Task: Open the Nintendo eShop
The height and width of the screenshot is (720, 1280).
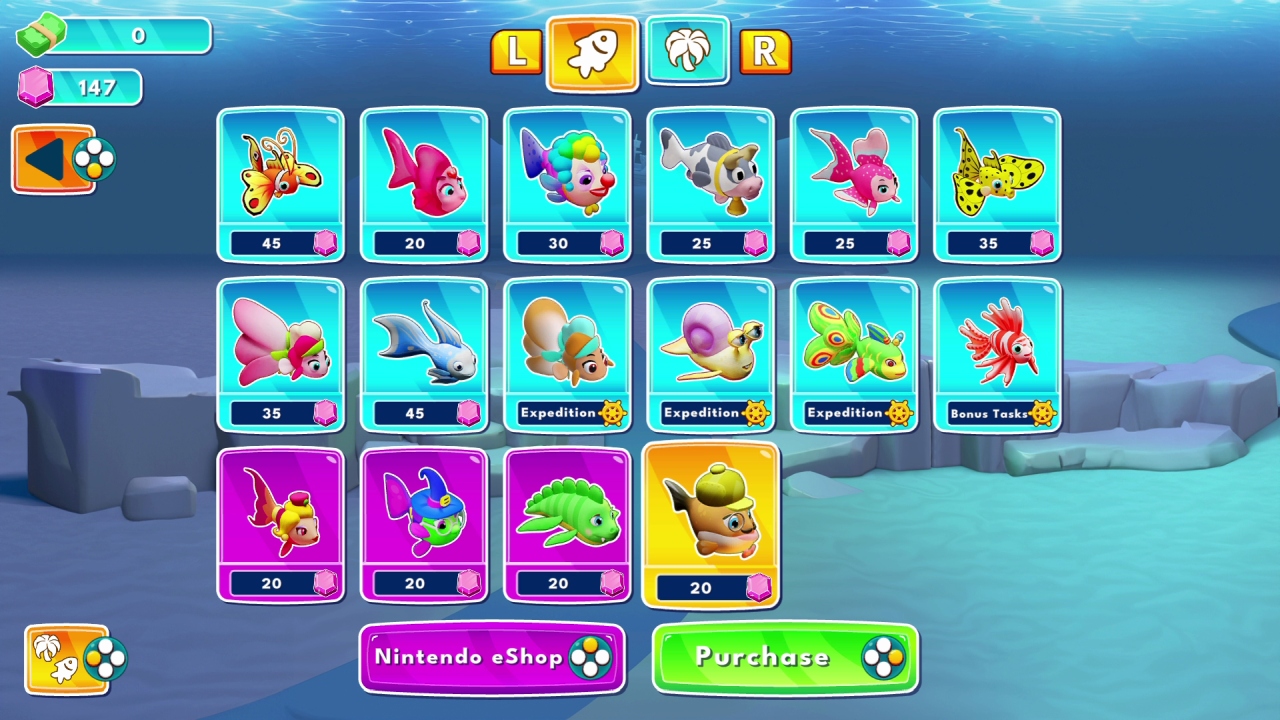Action: (491, 658)
